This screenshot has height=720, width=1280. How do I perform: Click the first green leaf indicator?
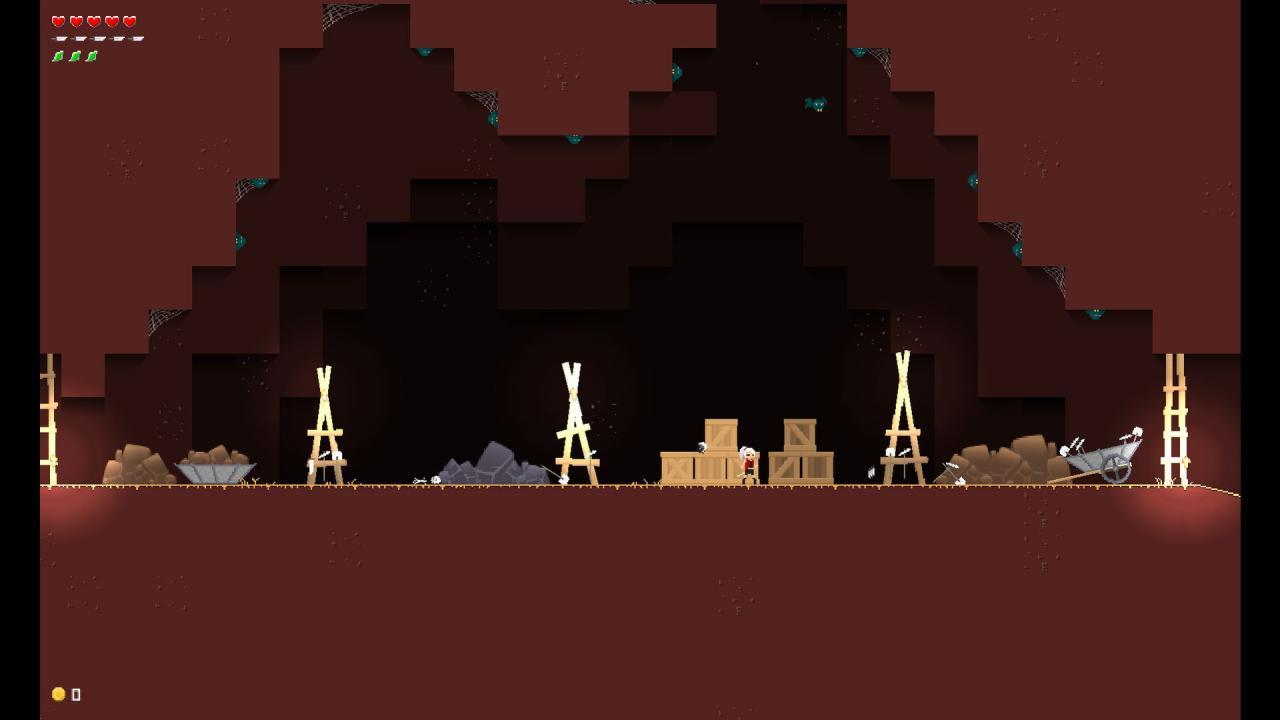click(x=58, y=56)
